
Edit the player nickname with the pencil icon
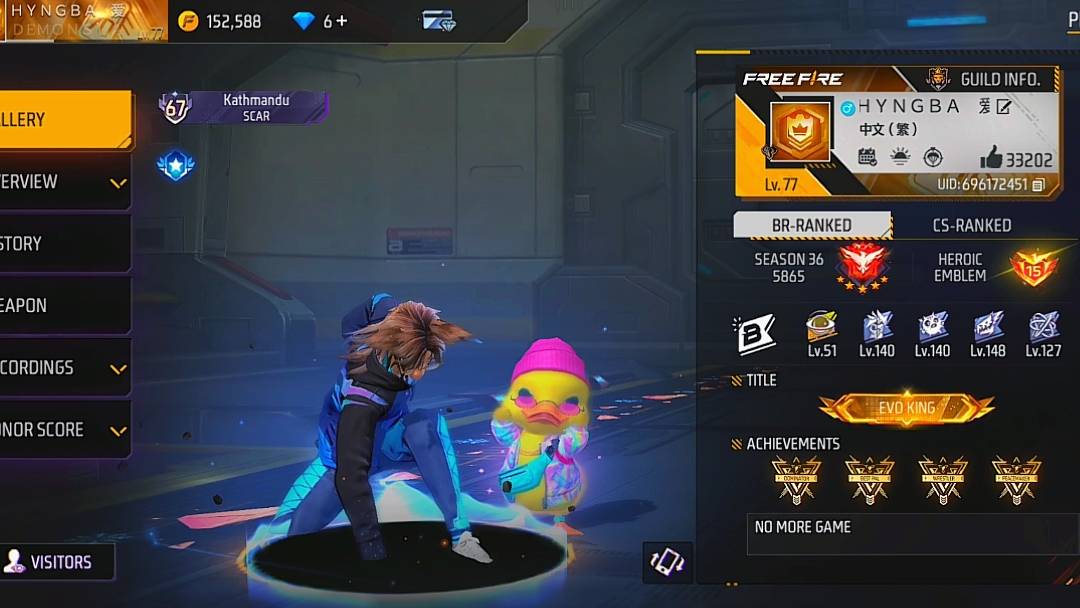[1004, 107]
